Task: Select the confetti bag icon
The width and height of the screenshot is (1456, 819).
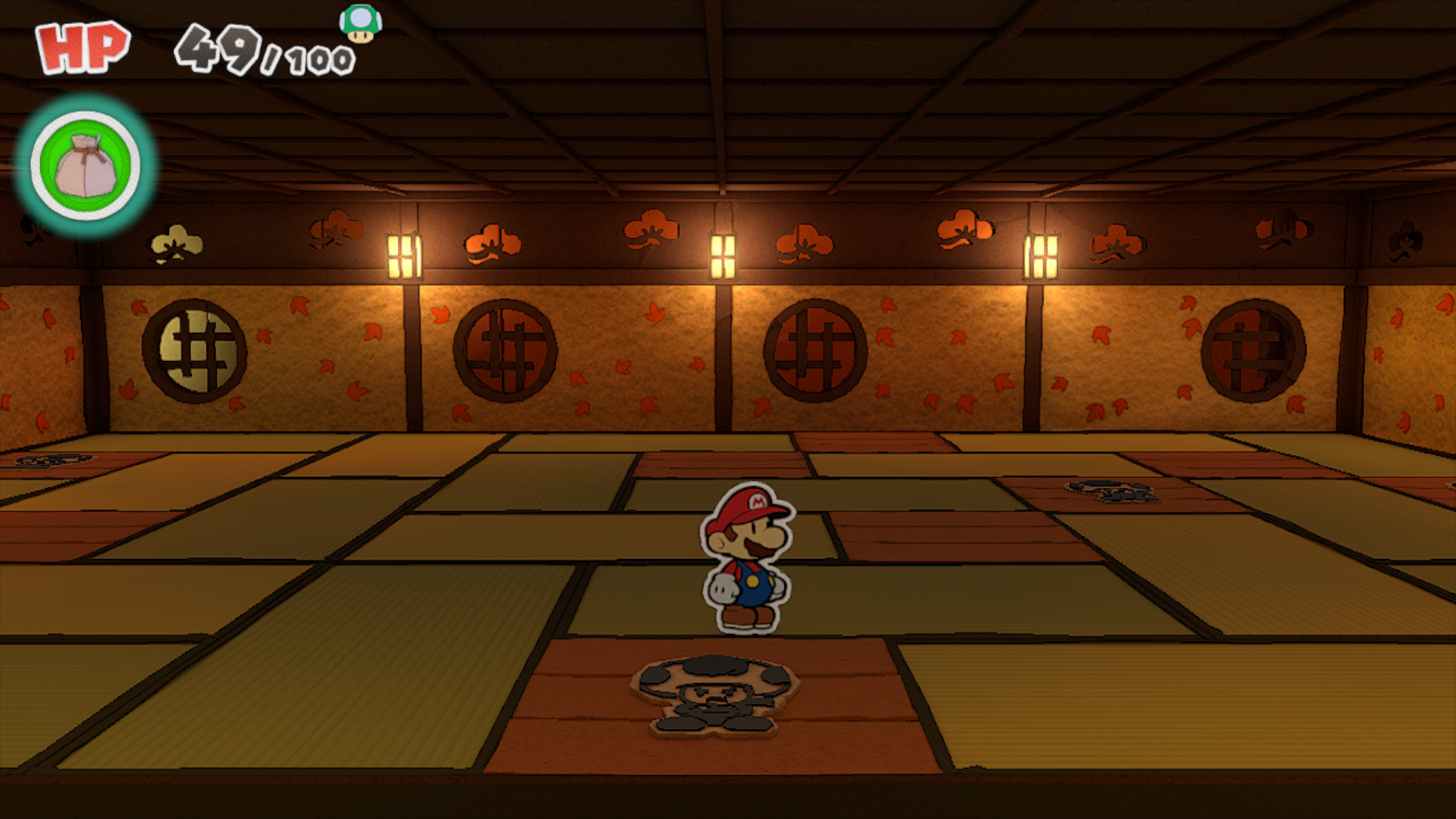Action: (86, 165)
